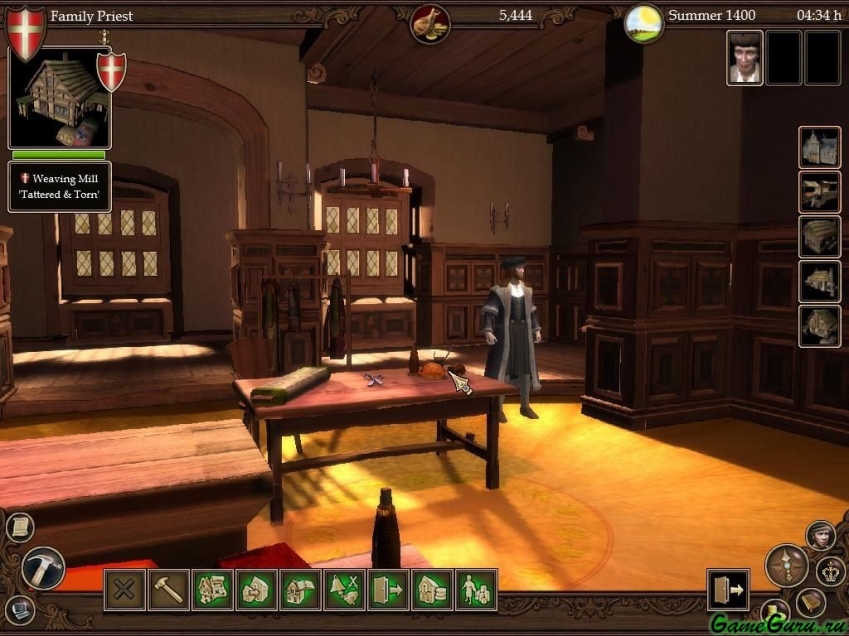Select the family member character portrait

click(x=744, y=57)
